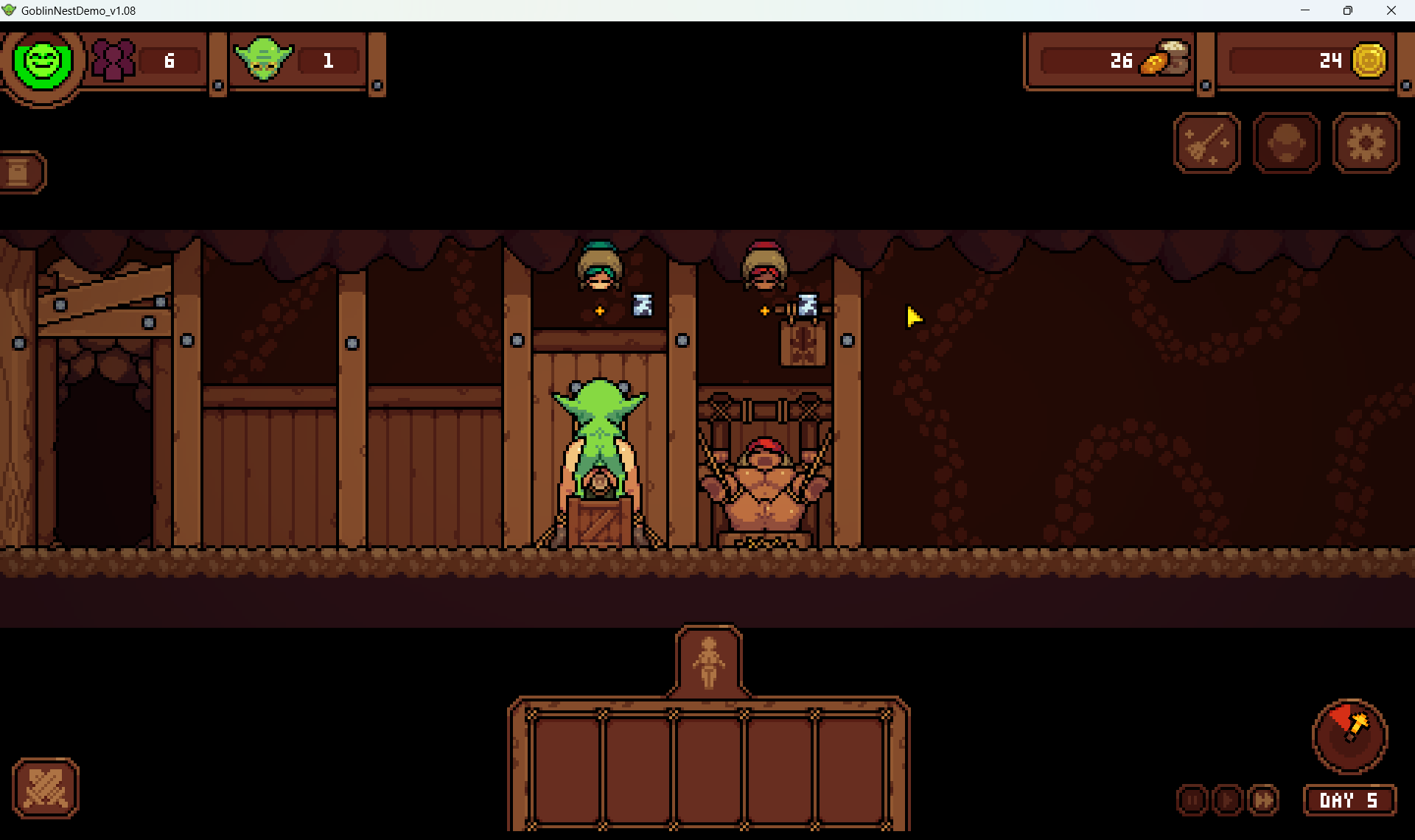The image size is (1415, 840).
Task: Click the crossed-tools button in the corner
Action: pyautogui.click(x=46, y=788)
